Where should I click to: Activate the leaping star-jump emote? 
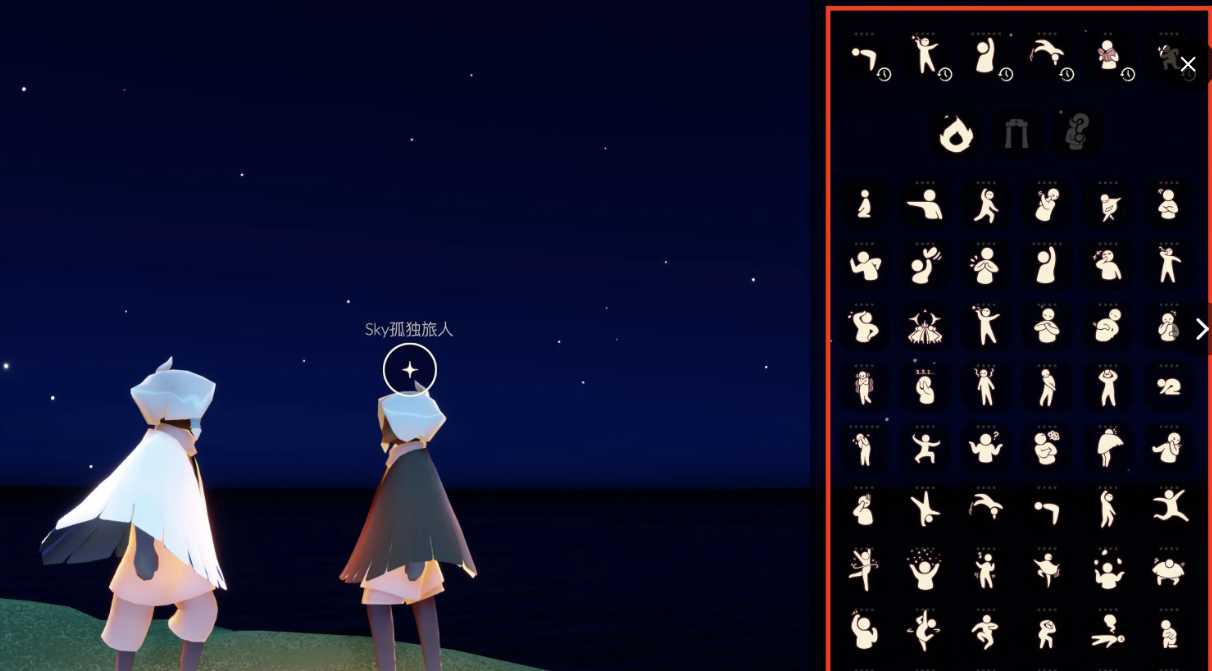click(x=1168, y=508)
